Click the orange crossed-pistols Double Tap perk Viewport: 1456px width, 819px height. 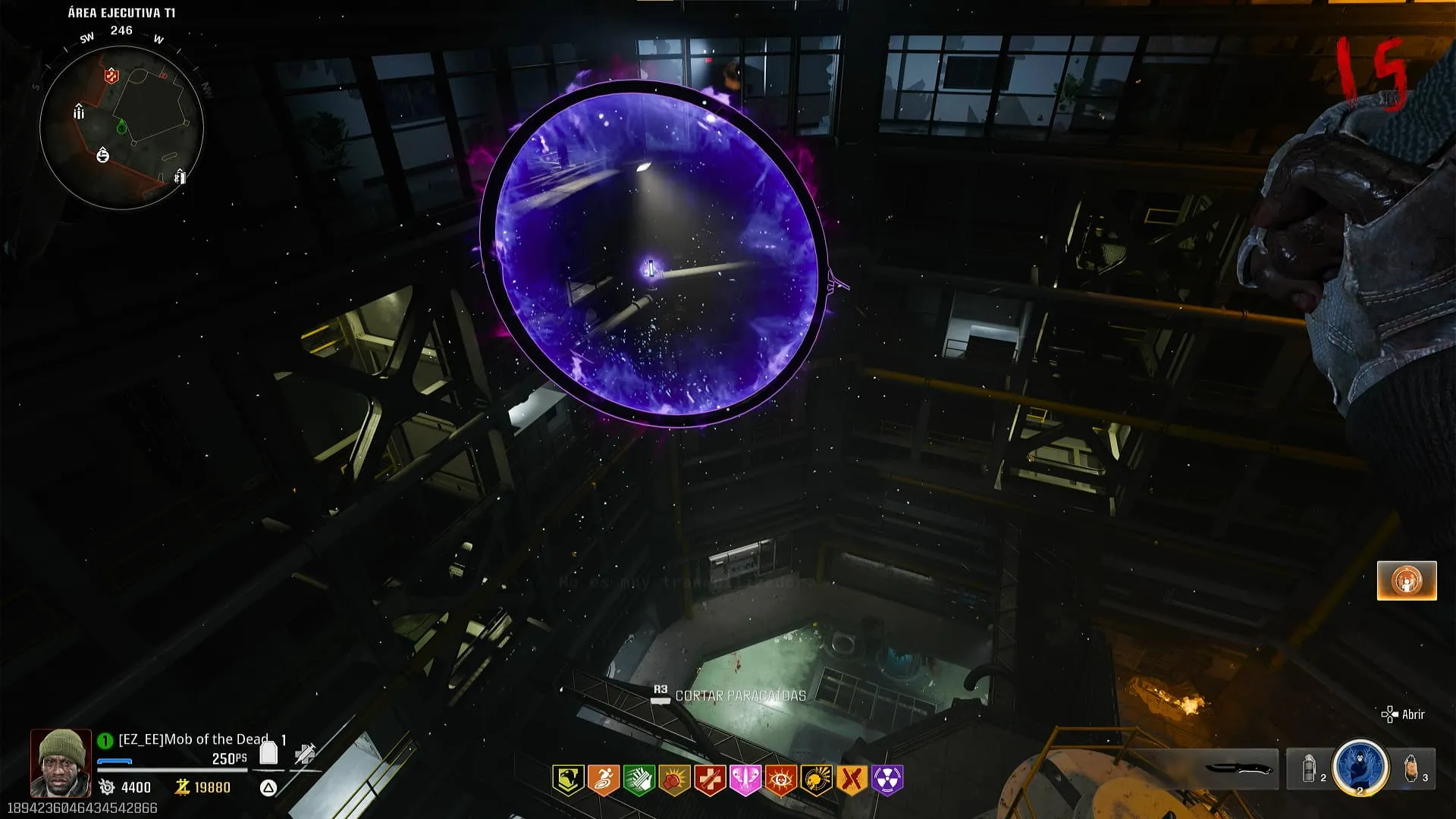pyautogui.click(x=852, y=780)
